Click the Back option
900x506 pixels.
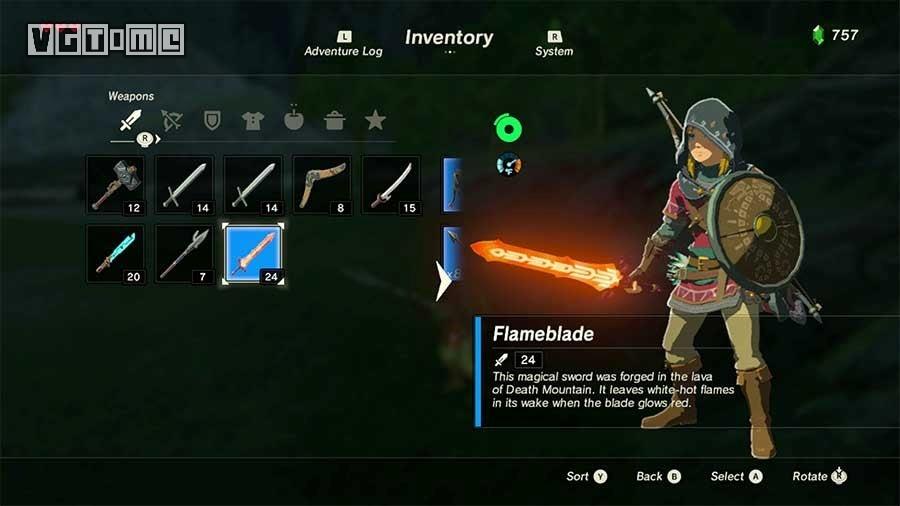pos(658,477)
